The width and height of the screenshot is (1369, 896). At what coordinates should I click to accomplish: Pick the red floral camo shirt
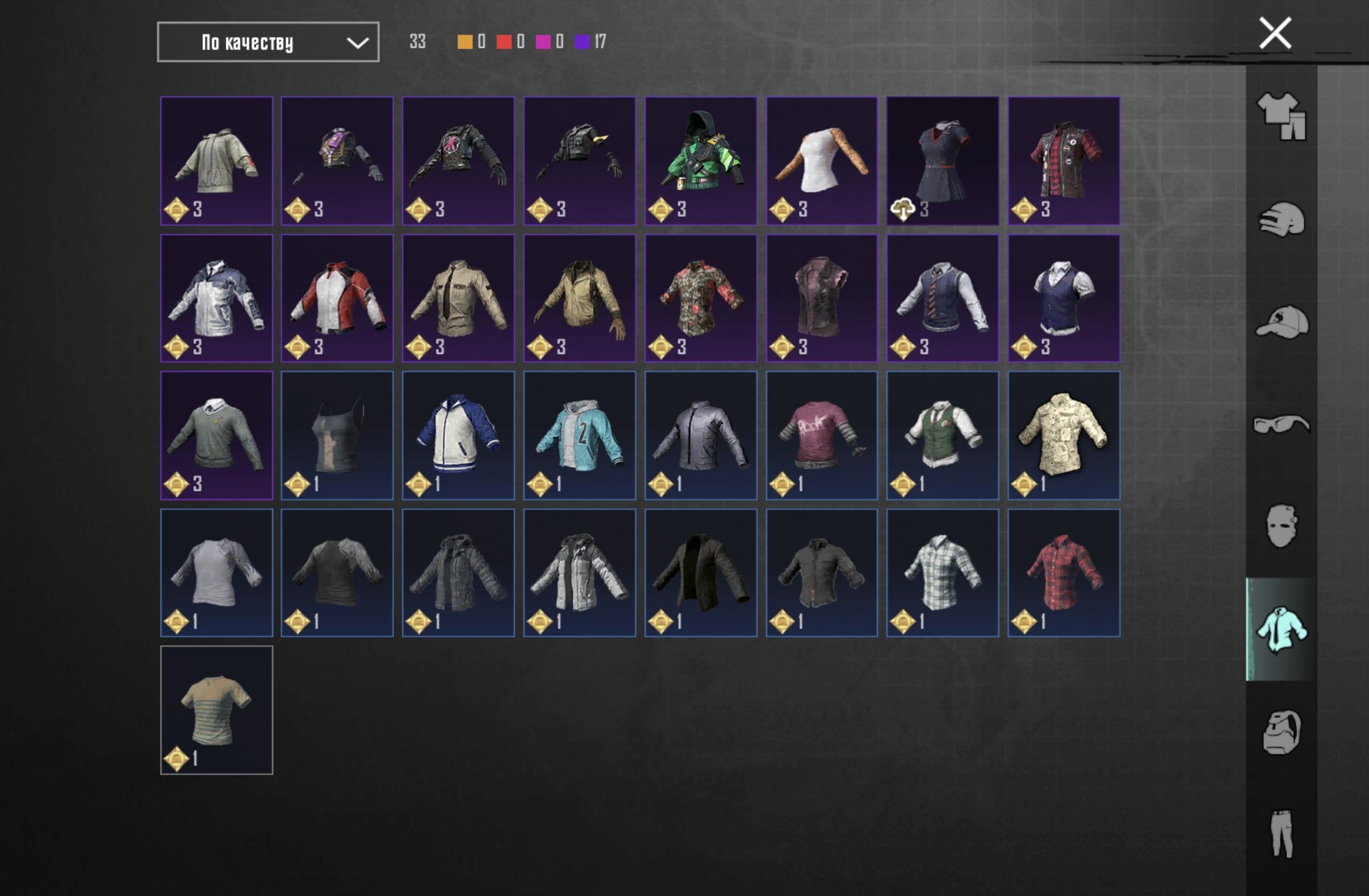click(701, 299)
